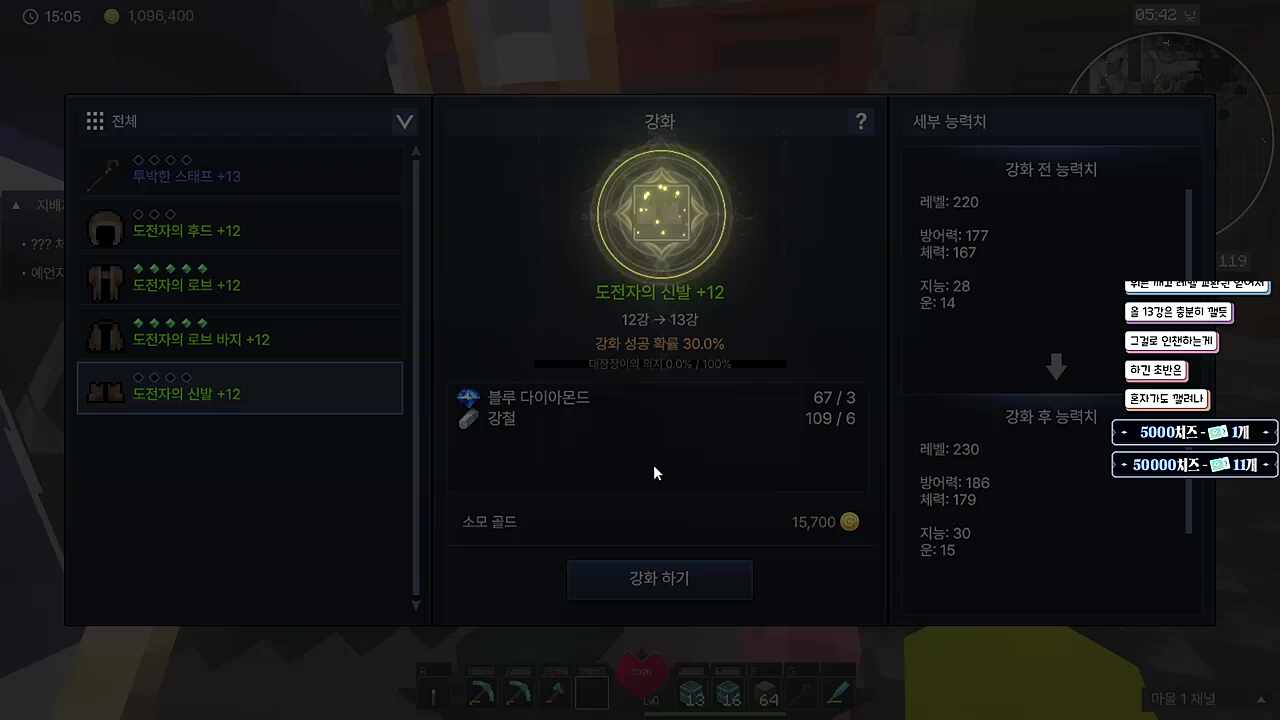This screenshot has width=1280, height=720.
Task: Click the 블루 다이아몬드 material icon
Action: pos(467,397)
